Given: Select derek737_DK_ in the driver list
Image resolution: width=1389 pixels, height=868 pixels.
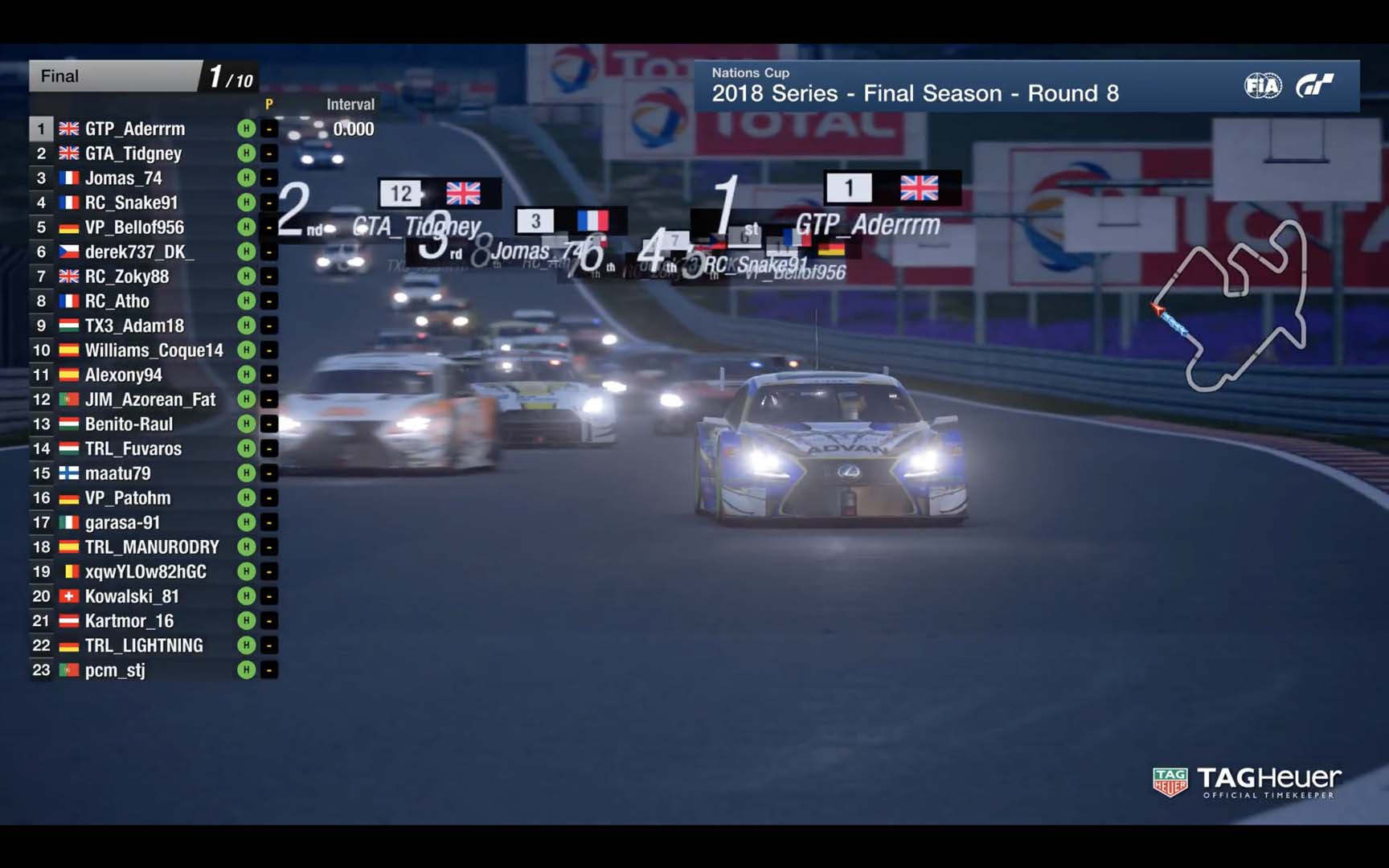Looking at the screenshot, I should [x=139, y=252].
